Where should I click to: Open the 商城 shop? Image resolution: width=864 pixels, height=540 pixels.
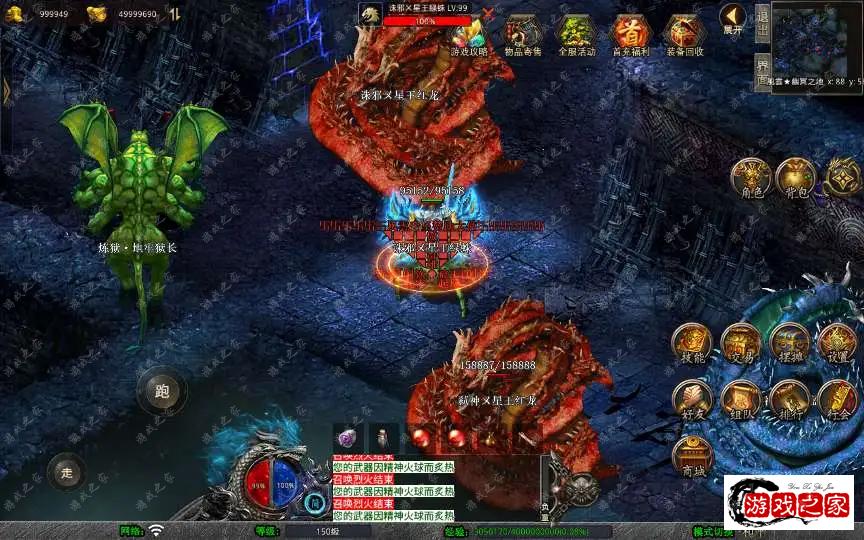692,455
